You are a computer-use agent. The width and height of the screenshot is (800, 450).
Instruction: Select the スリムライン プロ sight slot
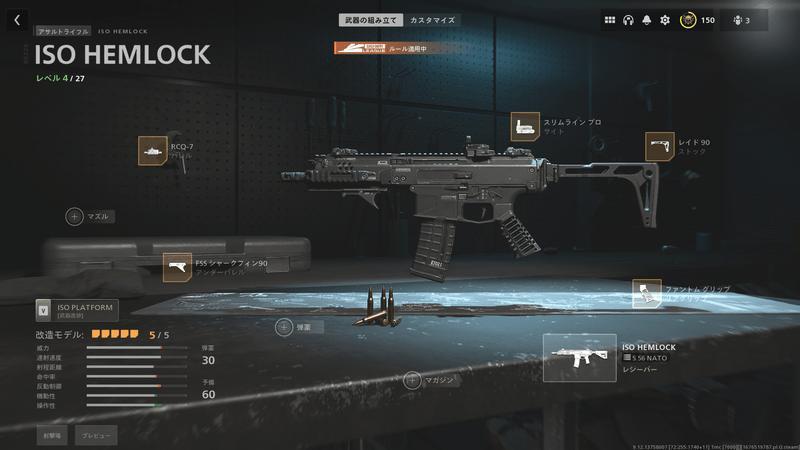[x=525, y=127]
